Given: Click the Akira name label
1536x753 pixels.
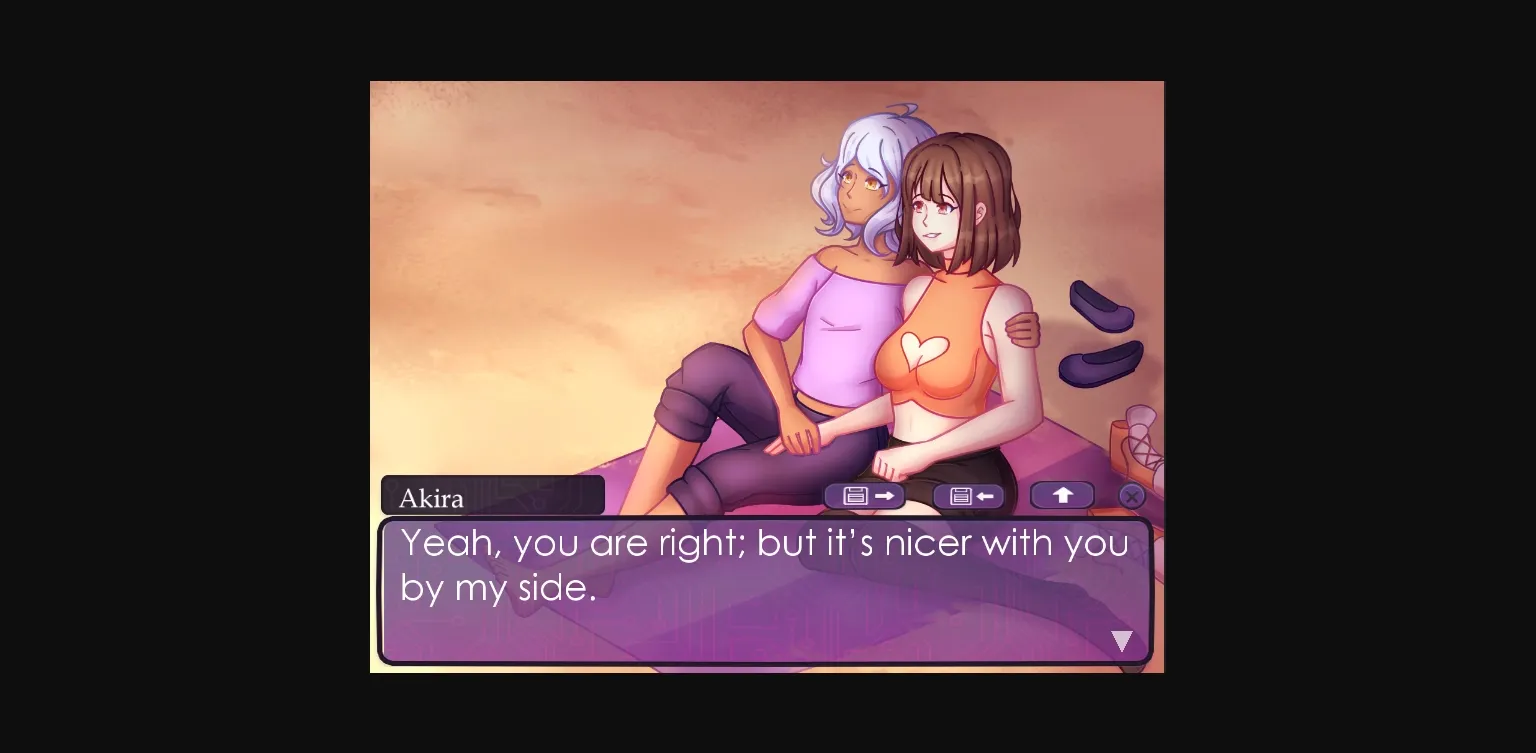Looking at the screenshot, I should [432, 496].
